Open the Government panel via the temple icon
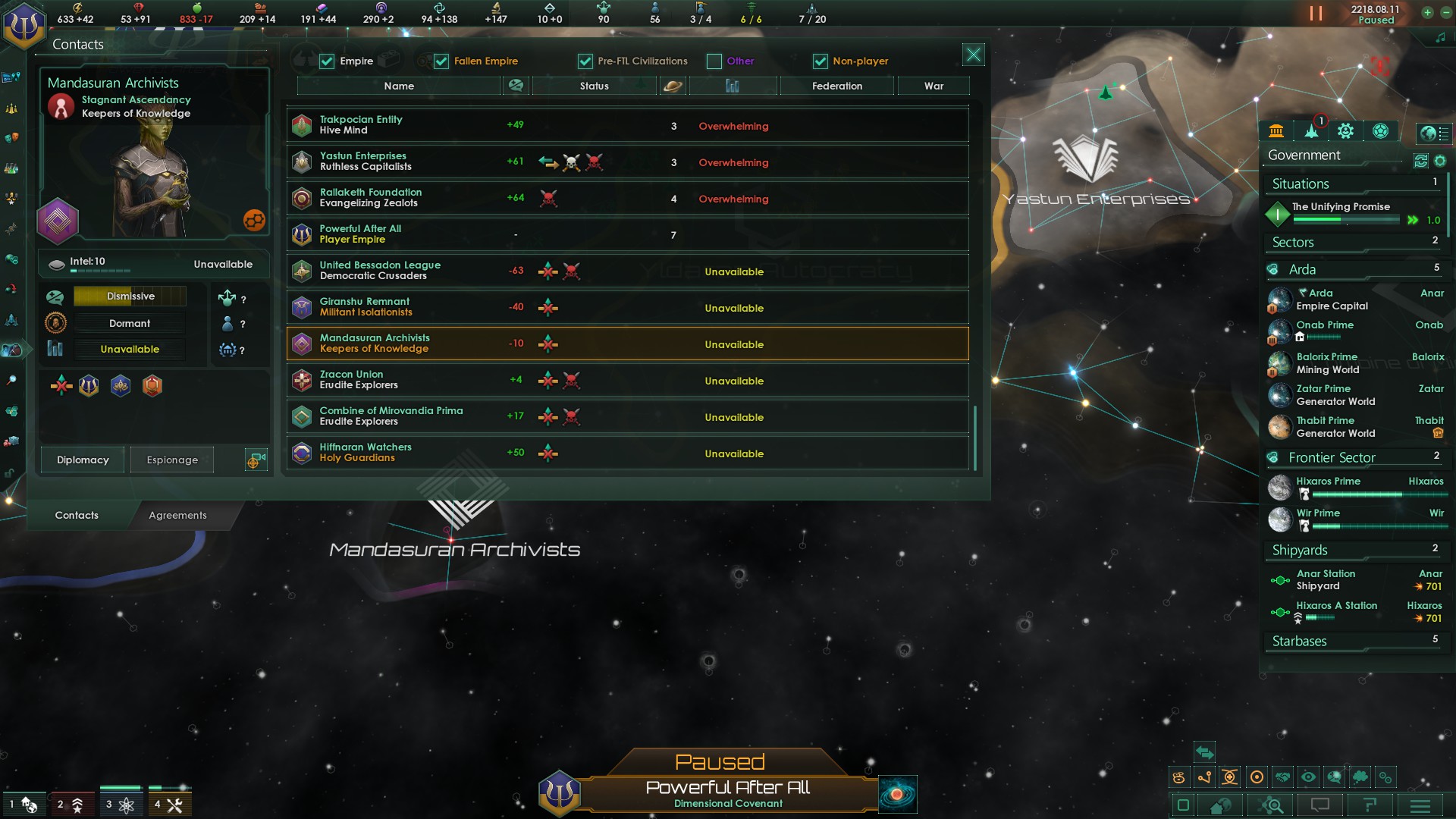Screen dimensions: 1456x819 1276,130
